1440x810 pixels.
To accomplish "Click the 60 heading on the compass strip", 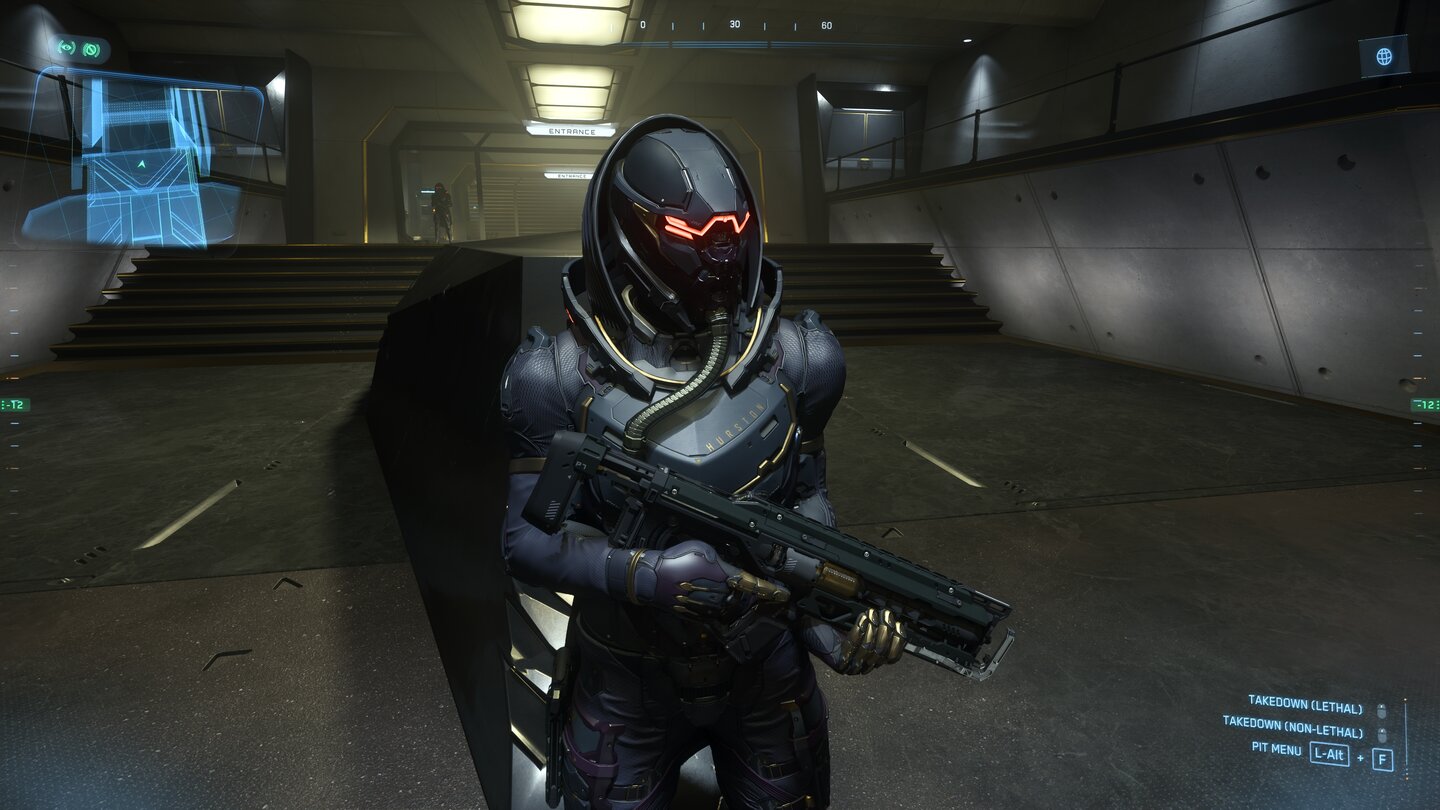I will (827, 25).
